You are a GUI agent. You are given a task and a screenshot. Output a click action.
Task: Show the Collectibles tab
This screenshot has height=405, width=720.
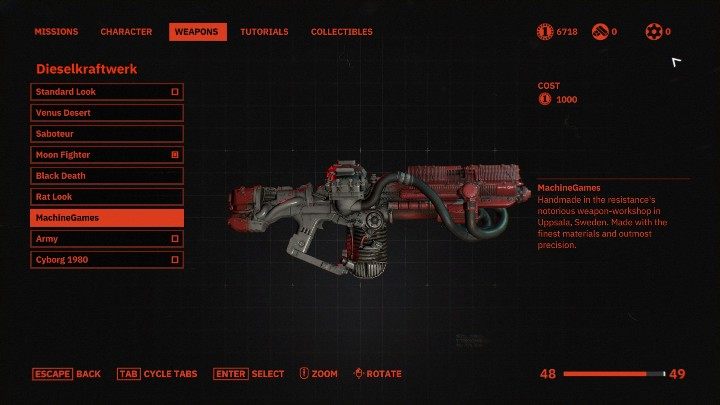(x=341, y=32)
